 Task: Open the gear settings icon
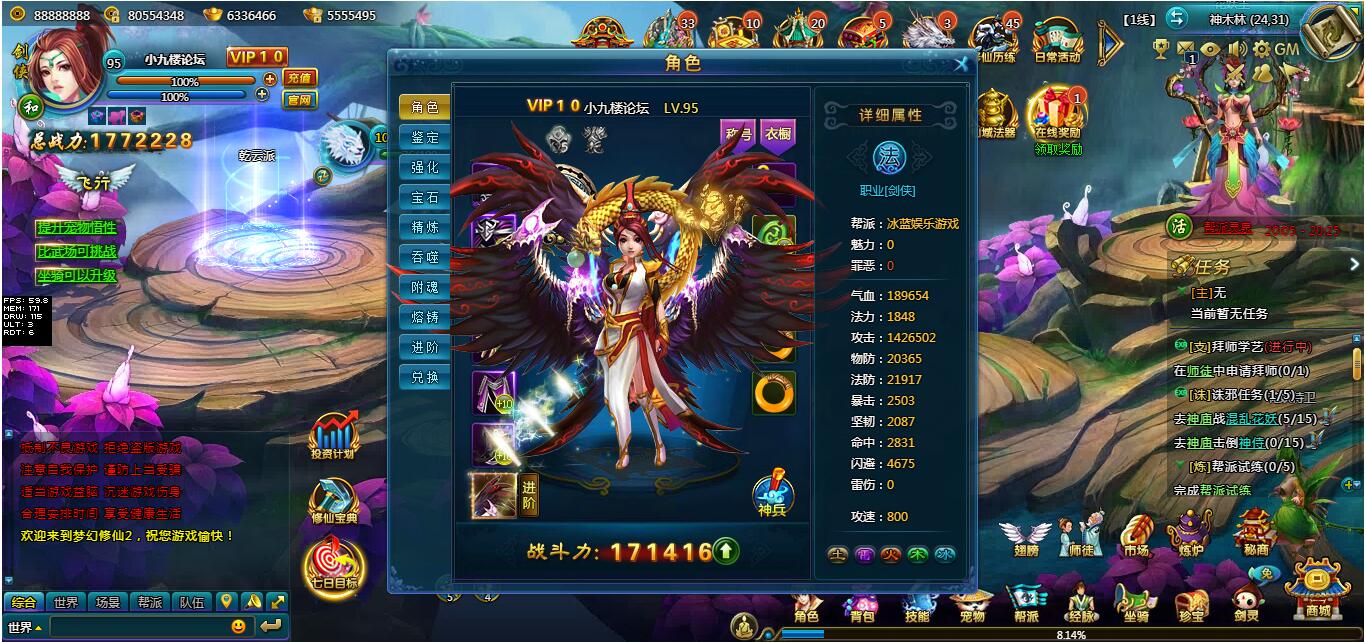(x=1261, y=49)
